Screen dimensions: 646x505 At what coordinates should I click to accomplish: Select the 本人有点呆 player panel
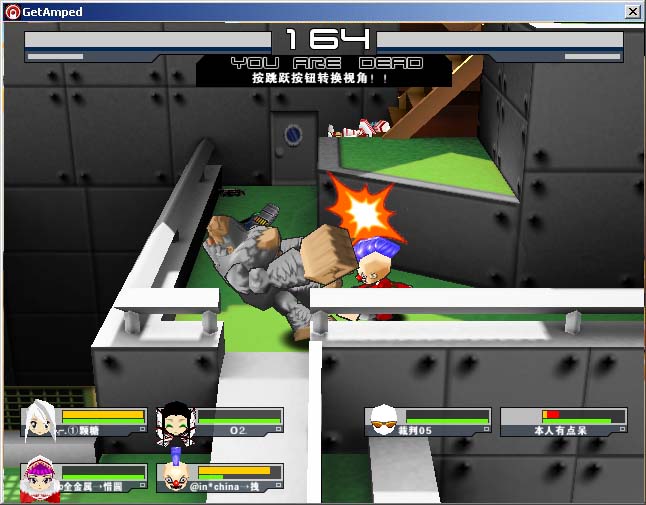pyautogui.click(x=564, y=422)
